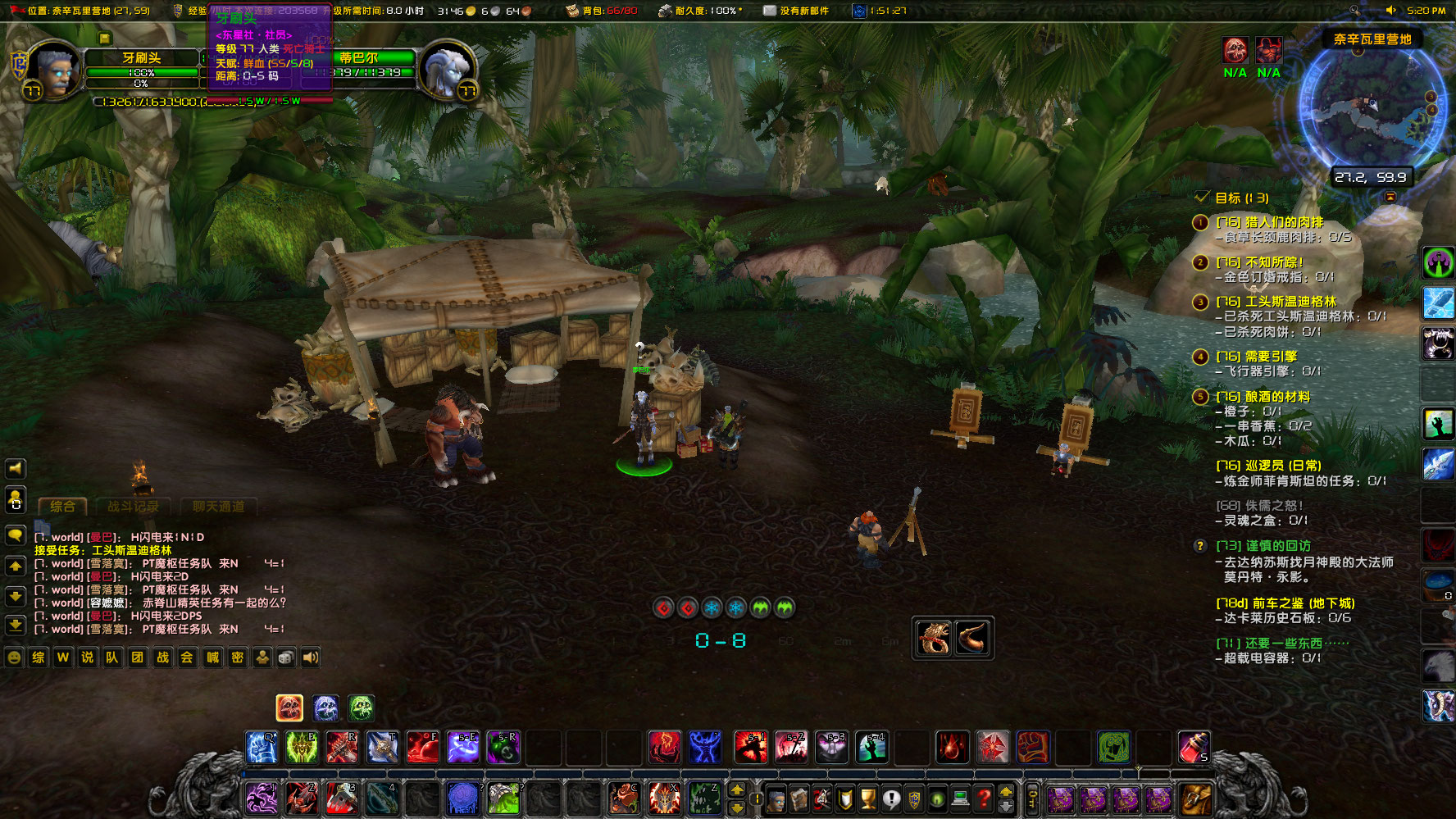Select the 密 whisper channel button
Viewport: 1456px width, 819px height.
[x=237, y=657]
